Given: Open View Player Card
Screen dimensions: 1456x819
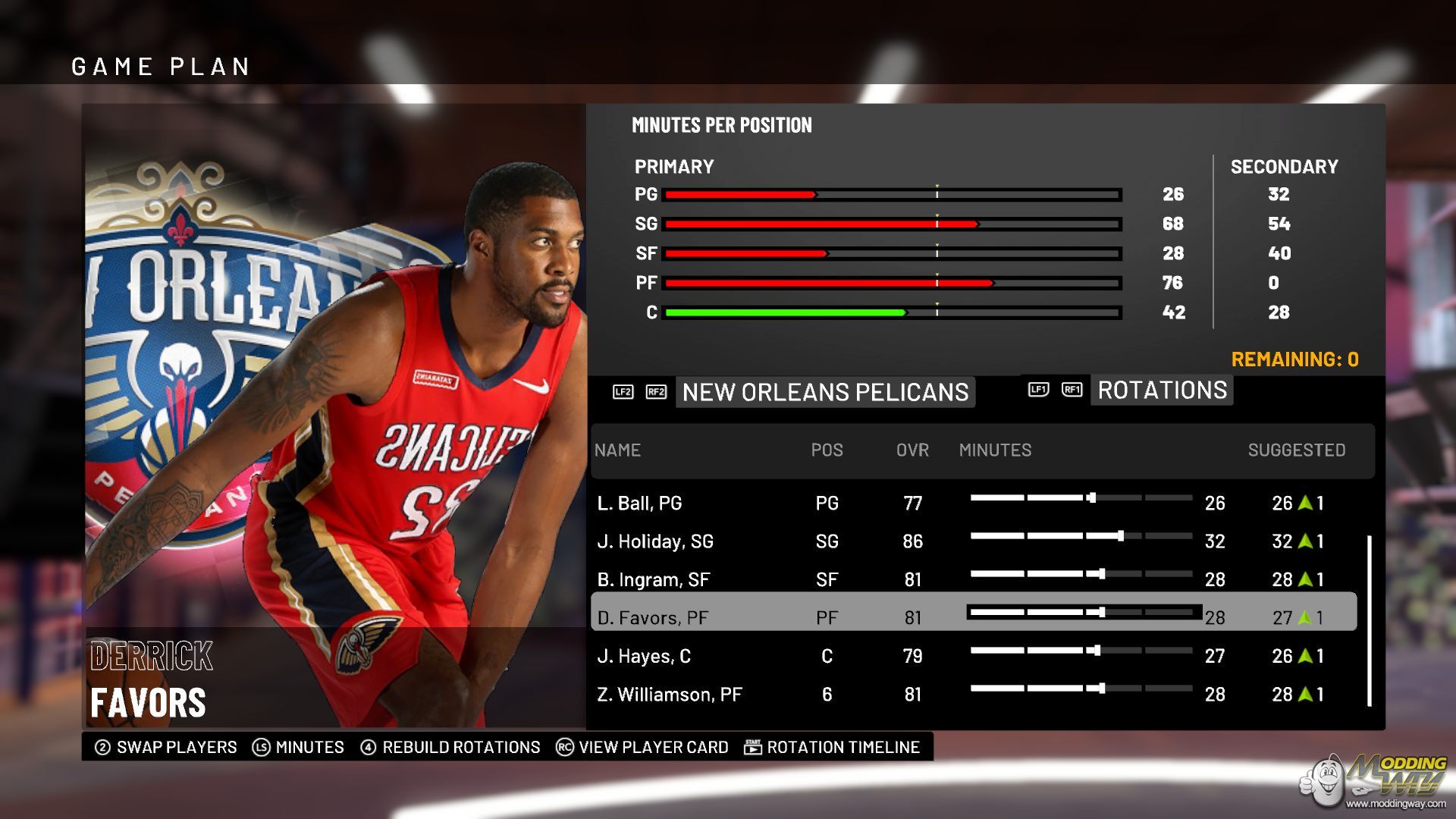Looking at the screenshot, I should point(642,747).
